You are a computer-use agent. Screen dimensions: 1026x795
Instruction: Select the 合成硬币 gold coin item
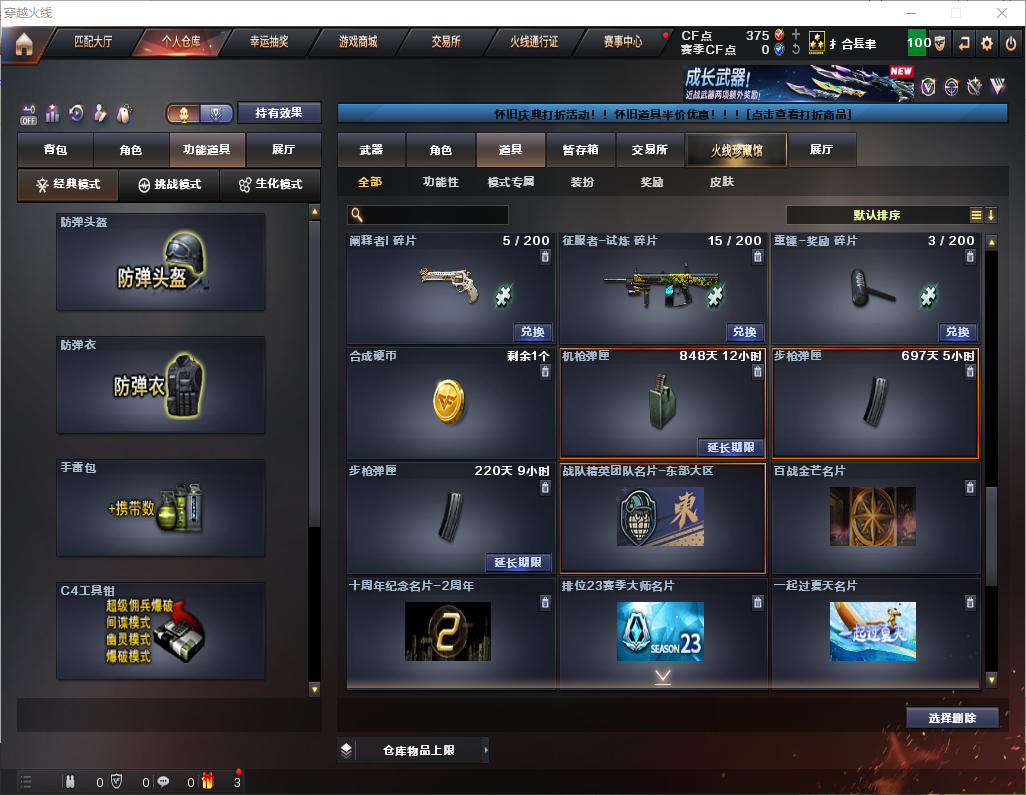450,402
